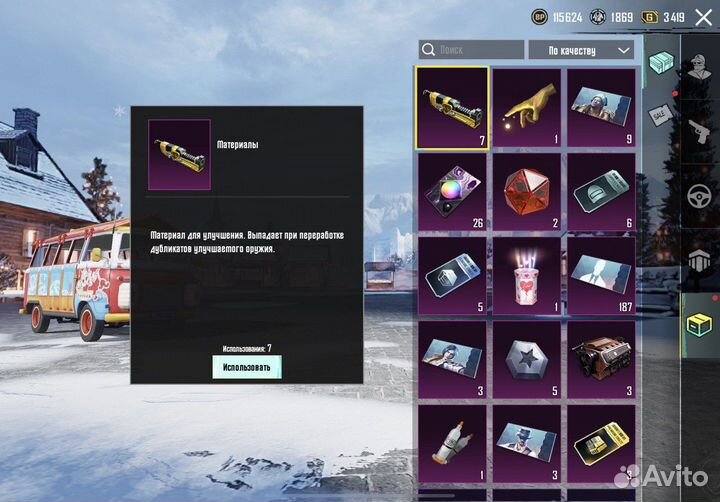Screen dimensions: 720x502
Task: Select the rainbow orb paint card
Action: [x=452, y=191]
